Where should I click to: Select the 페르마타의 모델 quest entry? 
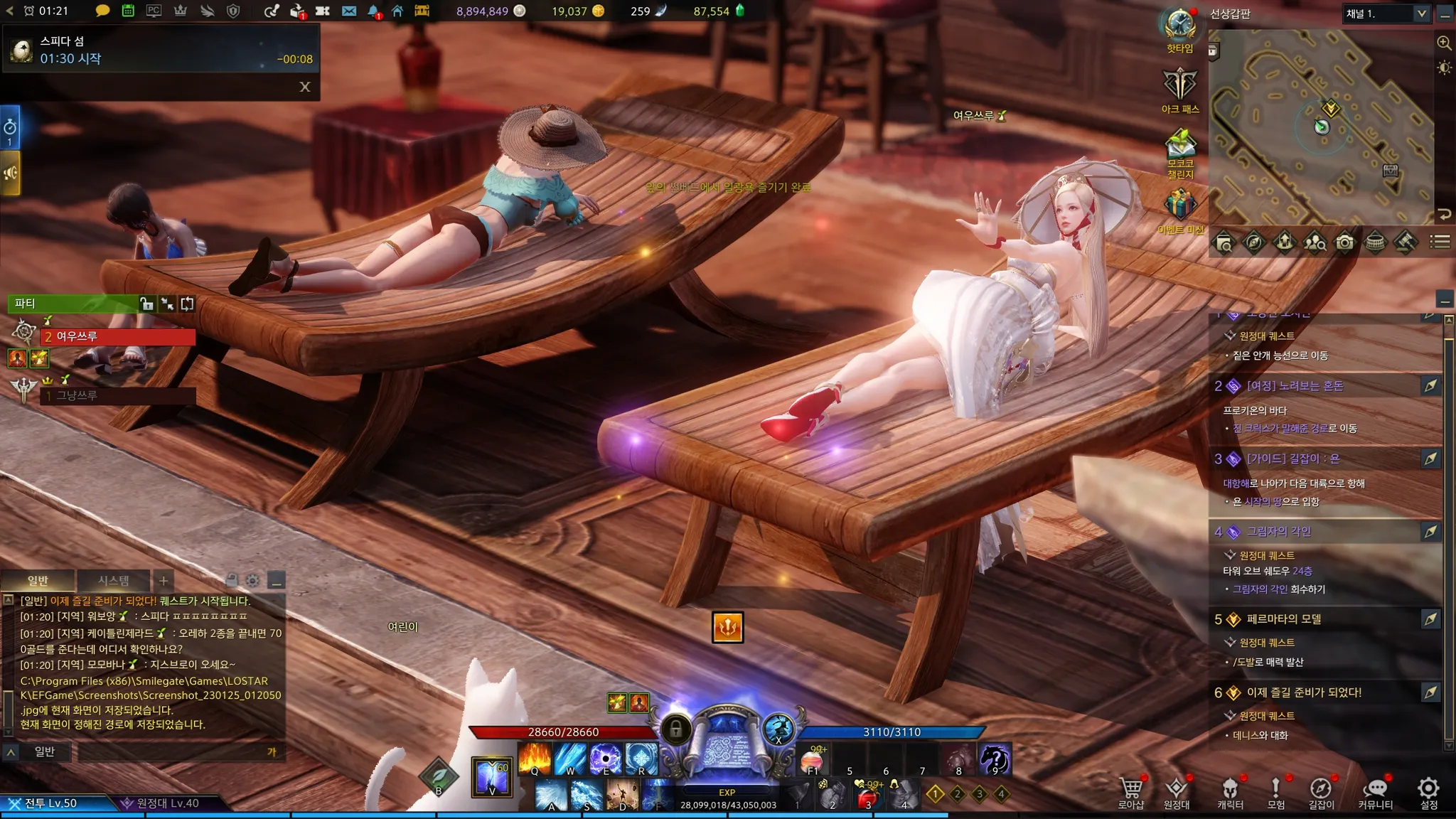click(1283, 619)
